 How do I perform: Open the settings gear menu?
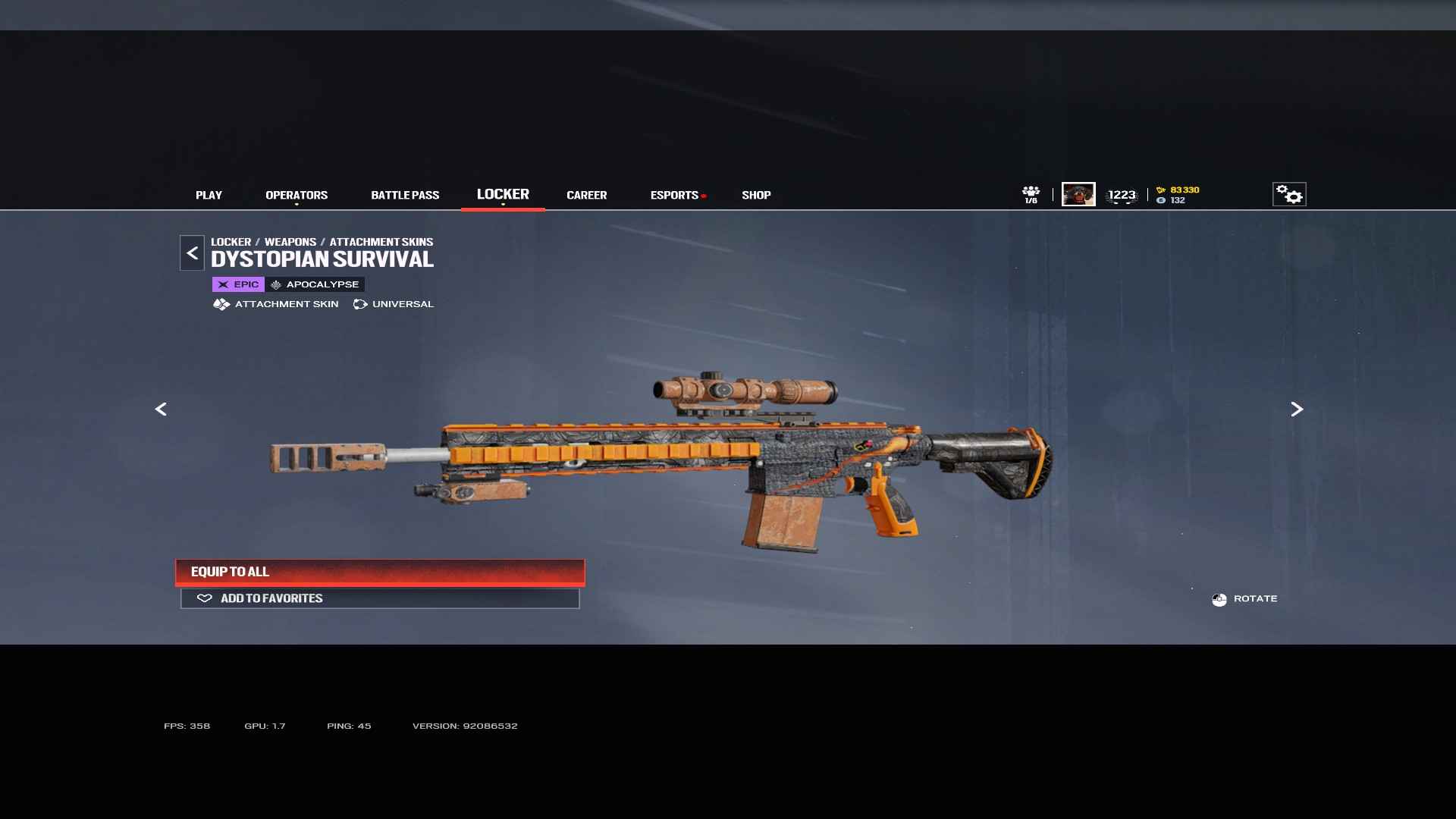(x=1289, y=195)
